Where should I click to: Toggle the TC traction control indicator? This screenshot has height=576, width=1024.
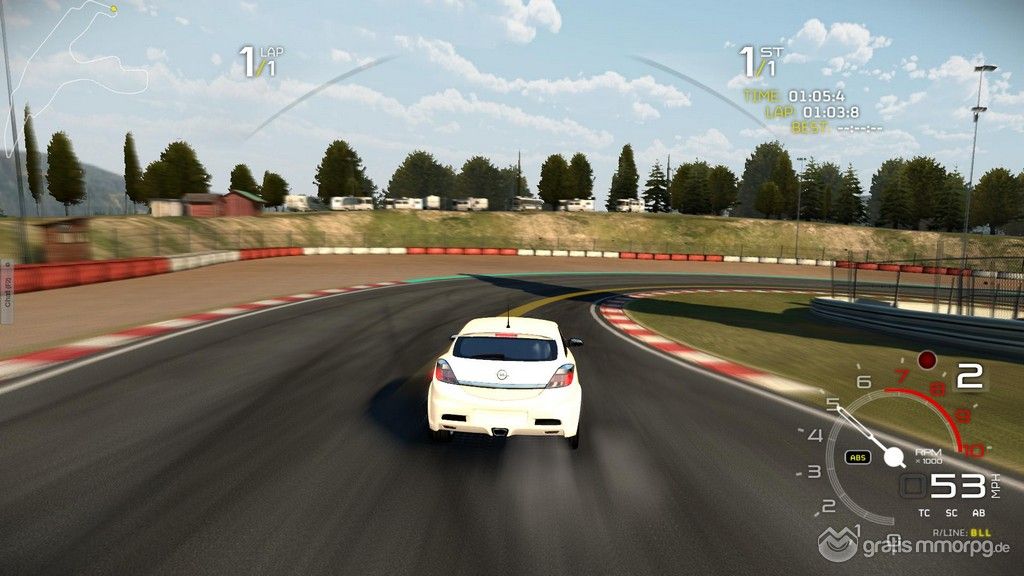(x=924, y=513)
